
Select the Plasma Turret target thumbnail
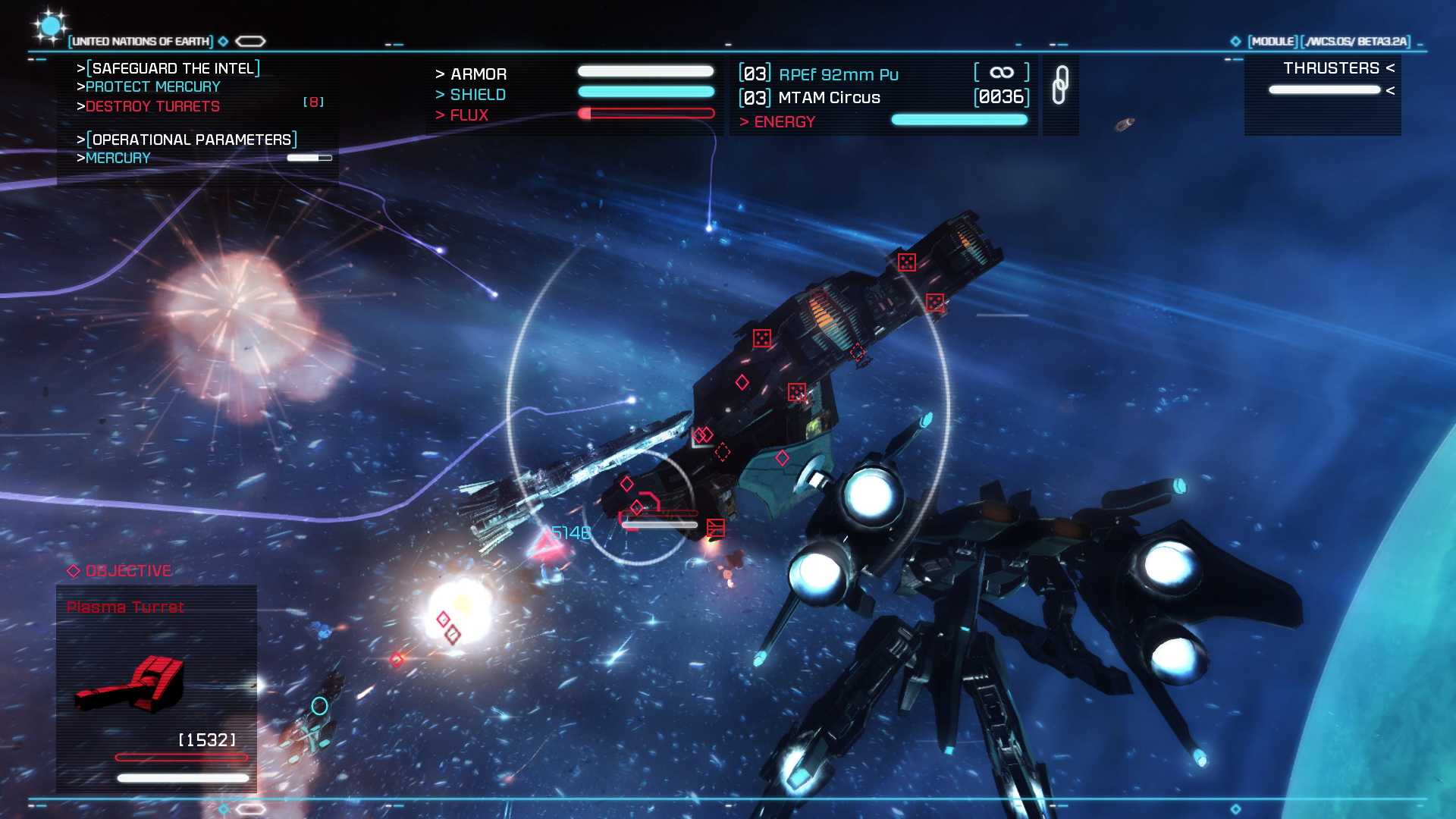point(130,684)
